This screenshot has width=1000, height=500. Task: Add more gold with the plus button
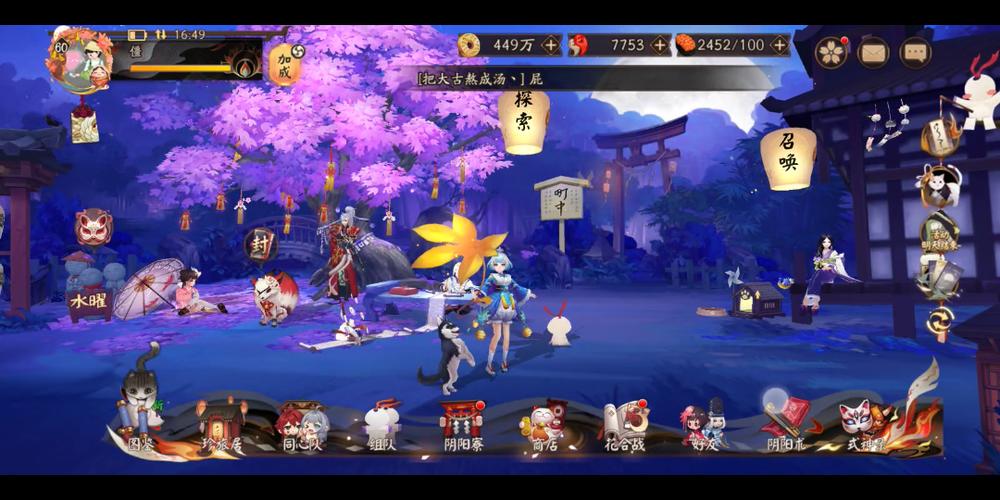[x=551, y=45]
